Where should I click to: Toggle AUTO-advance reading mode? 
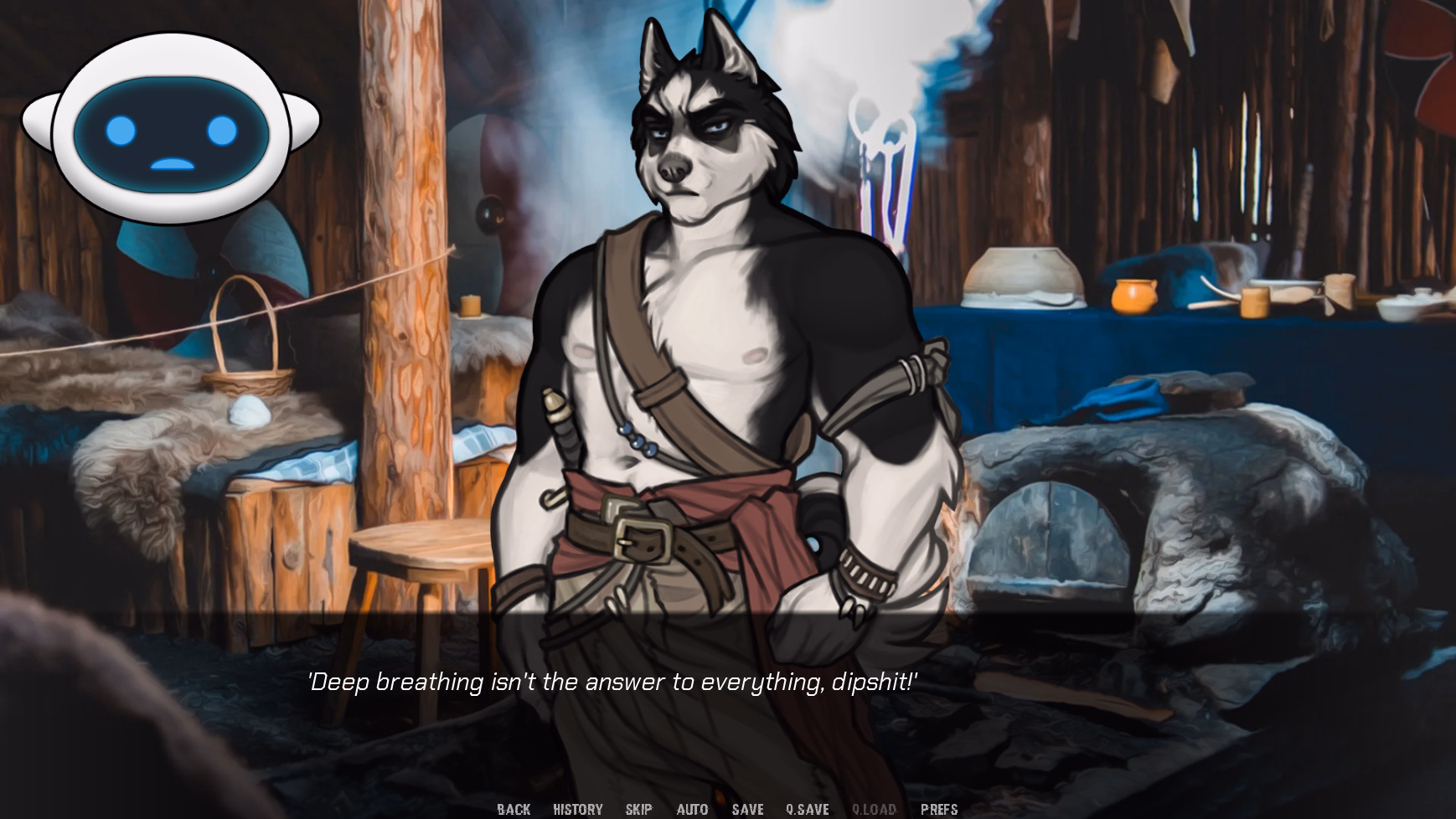point(692,809)
